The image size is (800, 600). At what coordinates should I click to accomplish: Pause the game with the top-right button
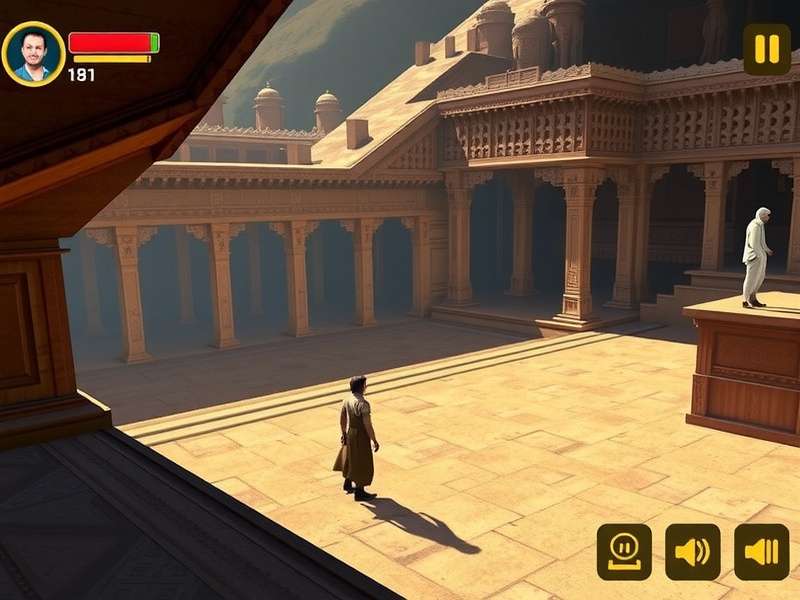point(766,49)
